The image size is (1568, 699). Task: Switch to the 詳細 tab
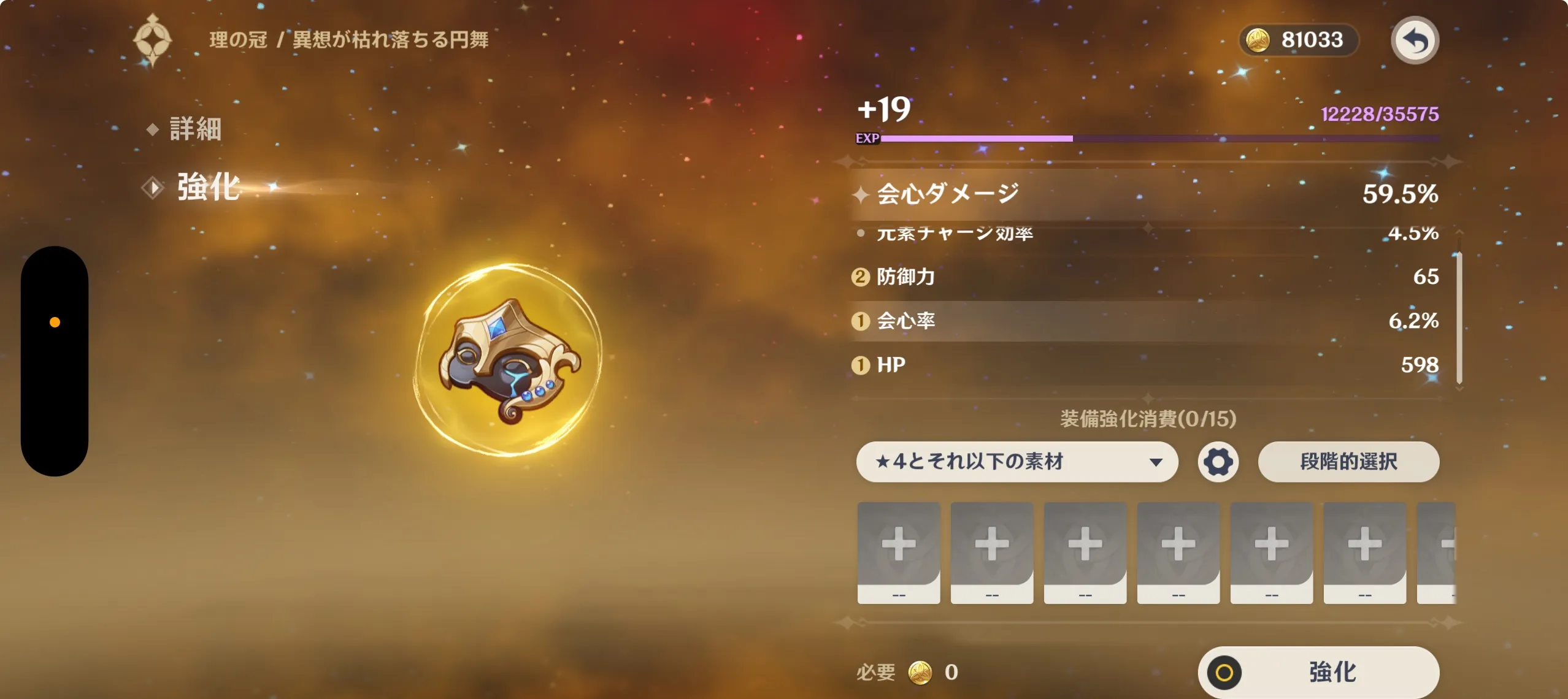coord(194,129)
